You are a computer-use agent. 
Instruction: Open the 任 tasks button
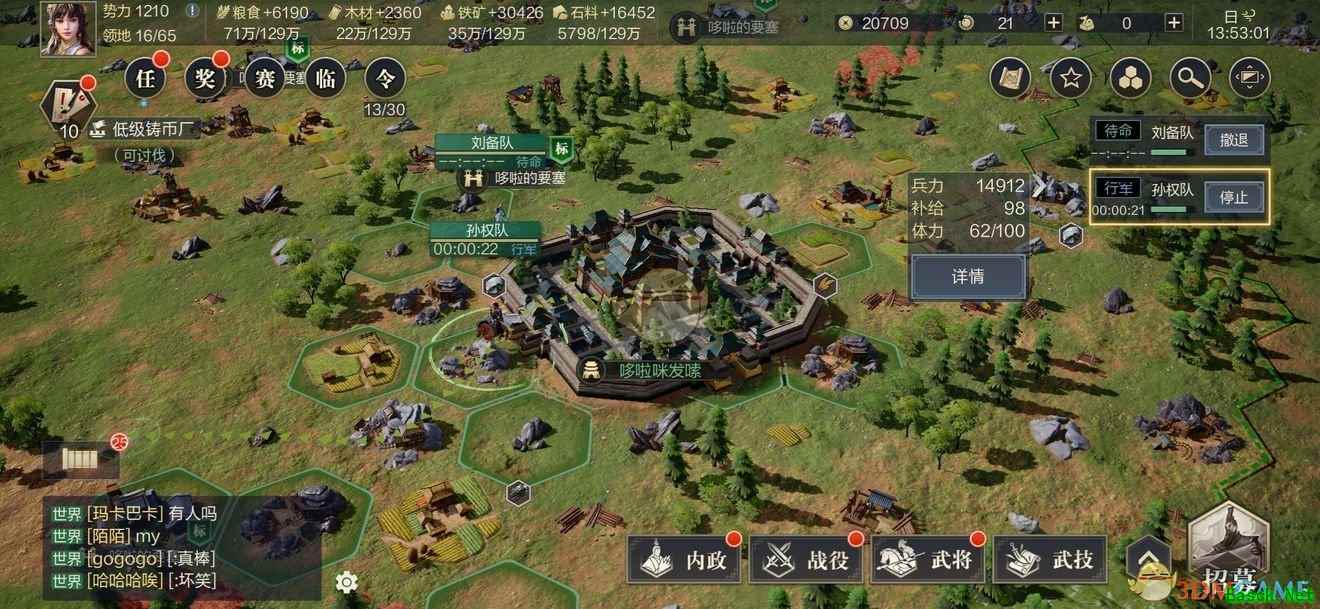(145, 78)
